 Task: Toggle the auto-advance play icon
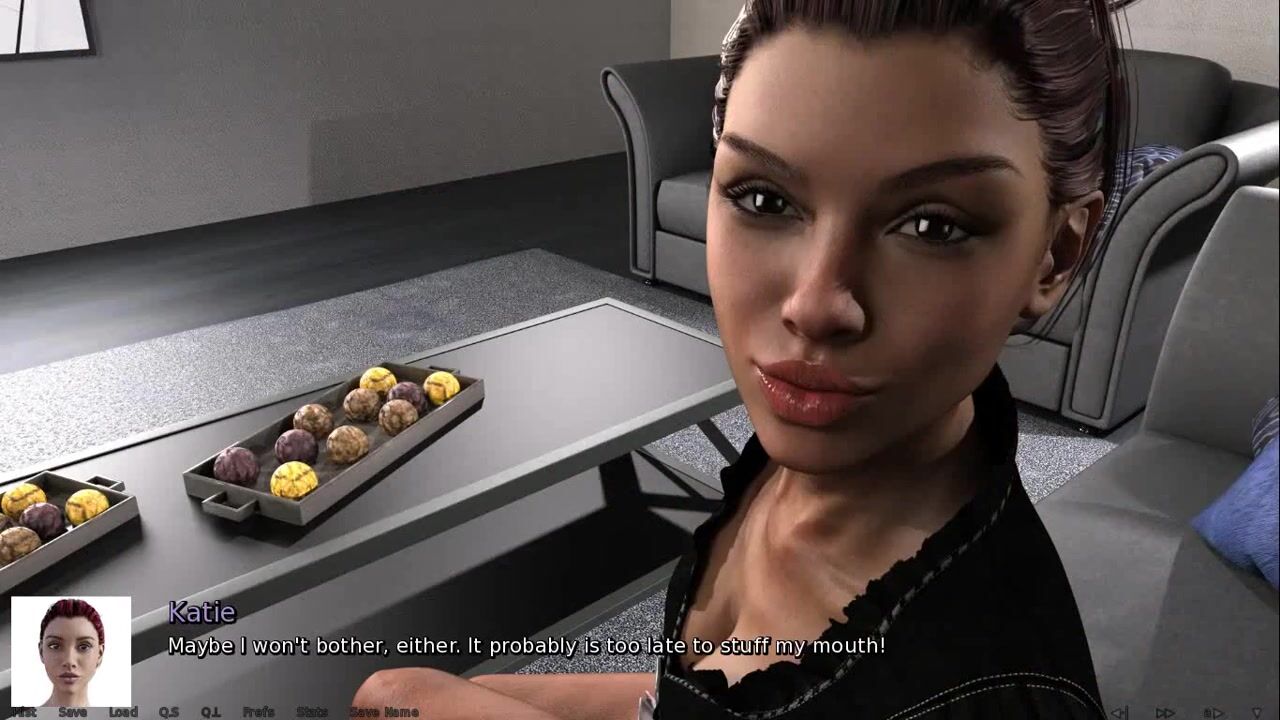coord(1213,712)
